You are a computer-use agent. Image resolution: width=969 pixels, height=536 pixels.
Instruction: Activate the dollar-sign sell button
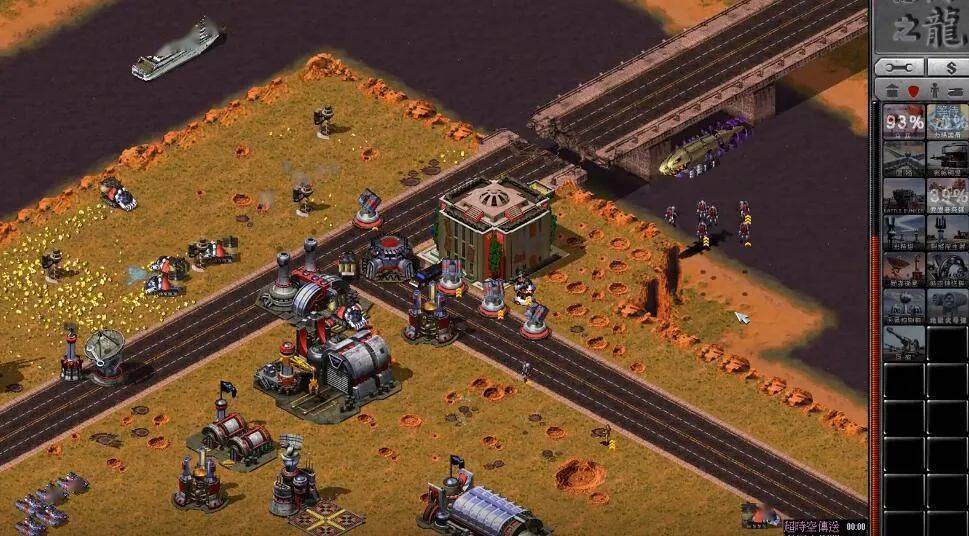[947, 67]
